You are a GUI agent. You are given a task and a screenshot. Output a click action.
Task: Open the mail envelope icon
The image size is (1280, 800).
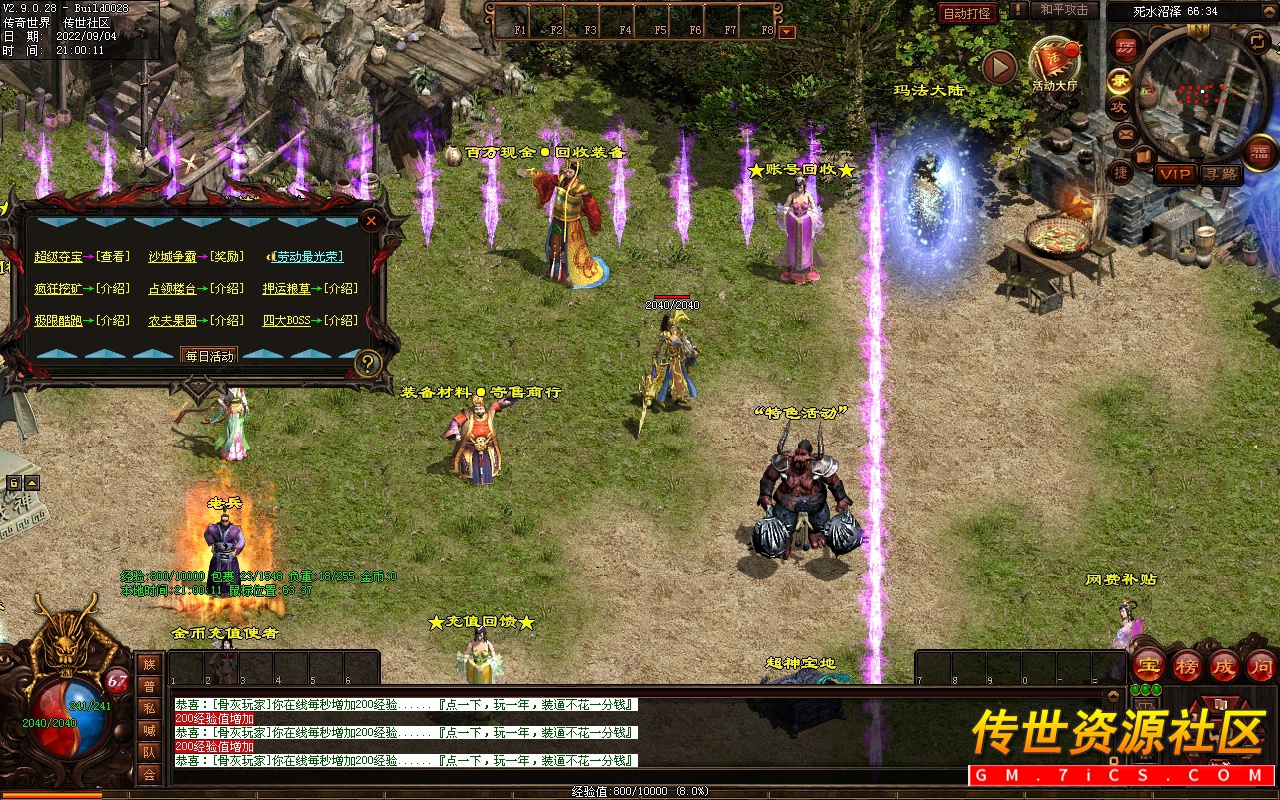coord(1125,133)
